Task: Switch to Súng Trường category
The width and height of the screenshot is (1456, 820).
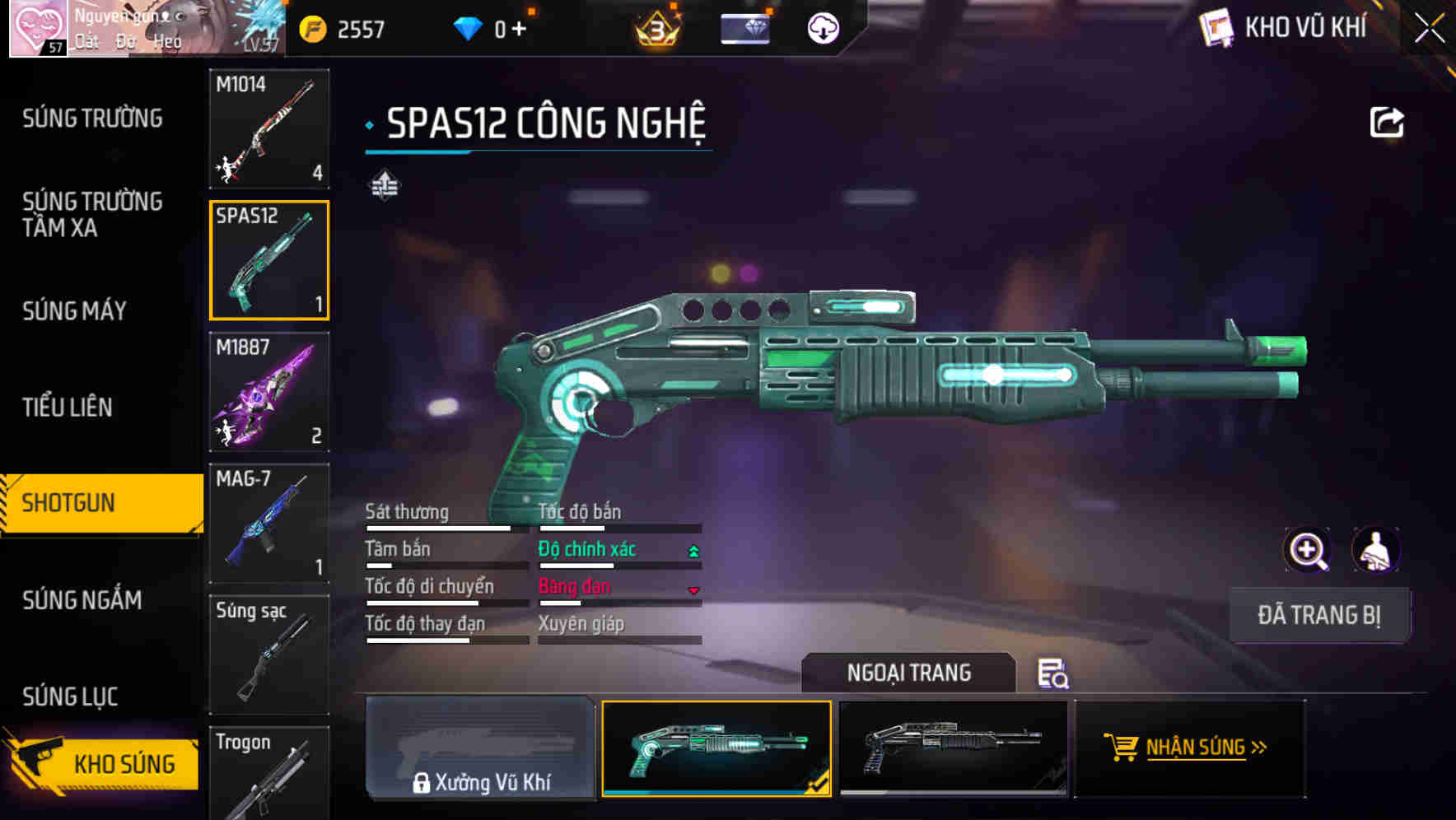Action: coord(92,119)
